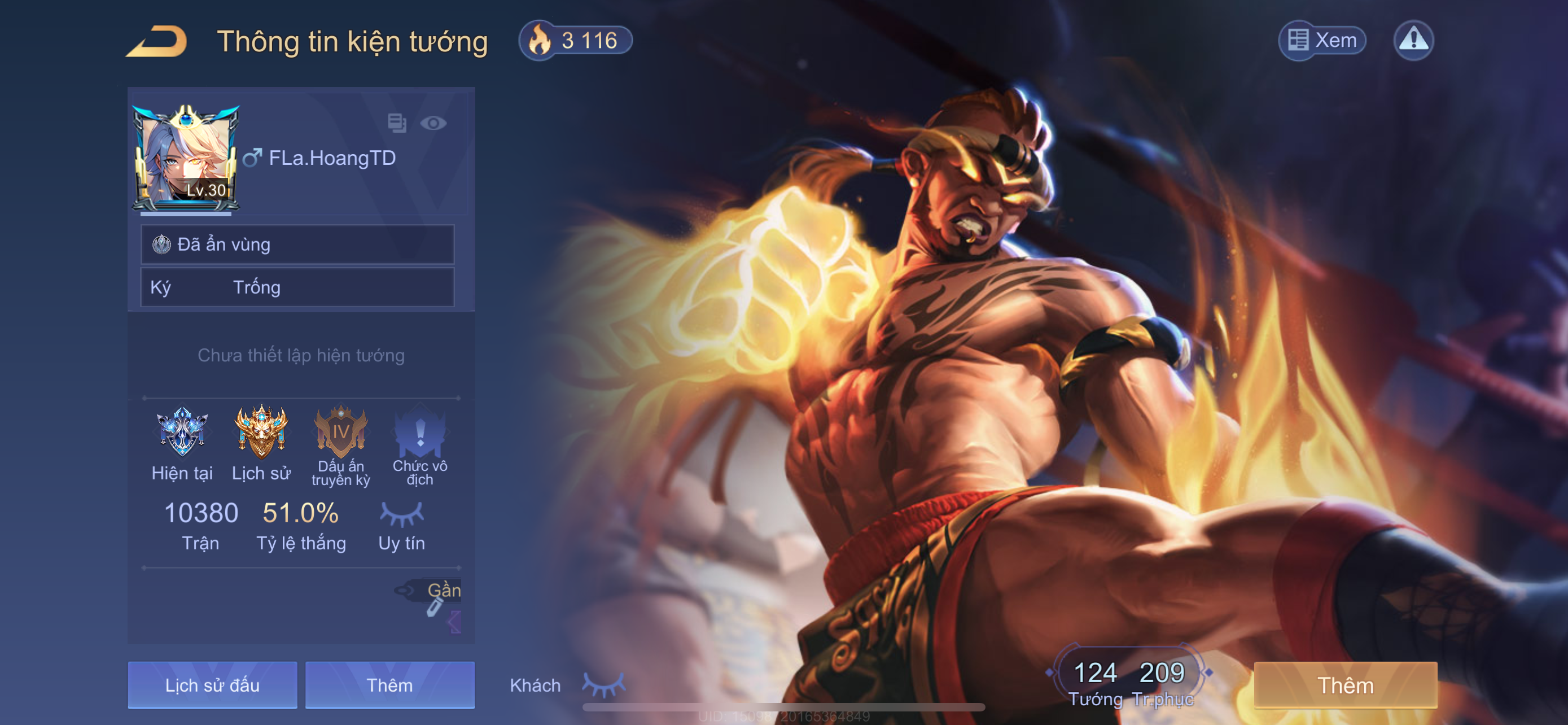Screen dimensions: 1568x725
Task: Check the Uy tín hidden-eye icon
Action: coord(402,515)
